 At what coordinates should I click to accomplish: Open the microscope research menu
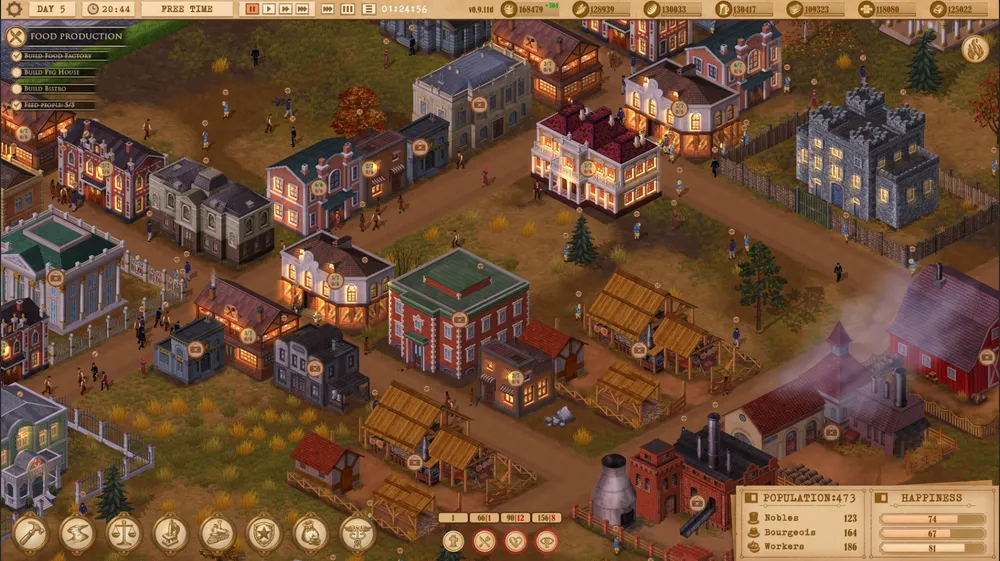[170, 533]
